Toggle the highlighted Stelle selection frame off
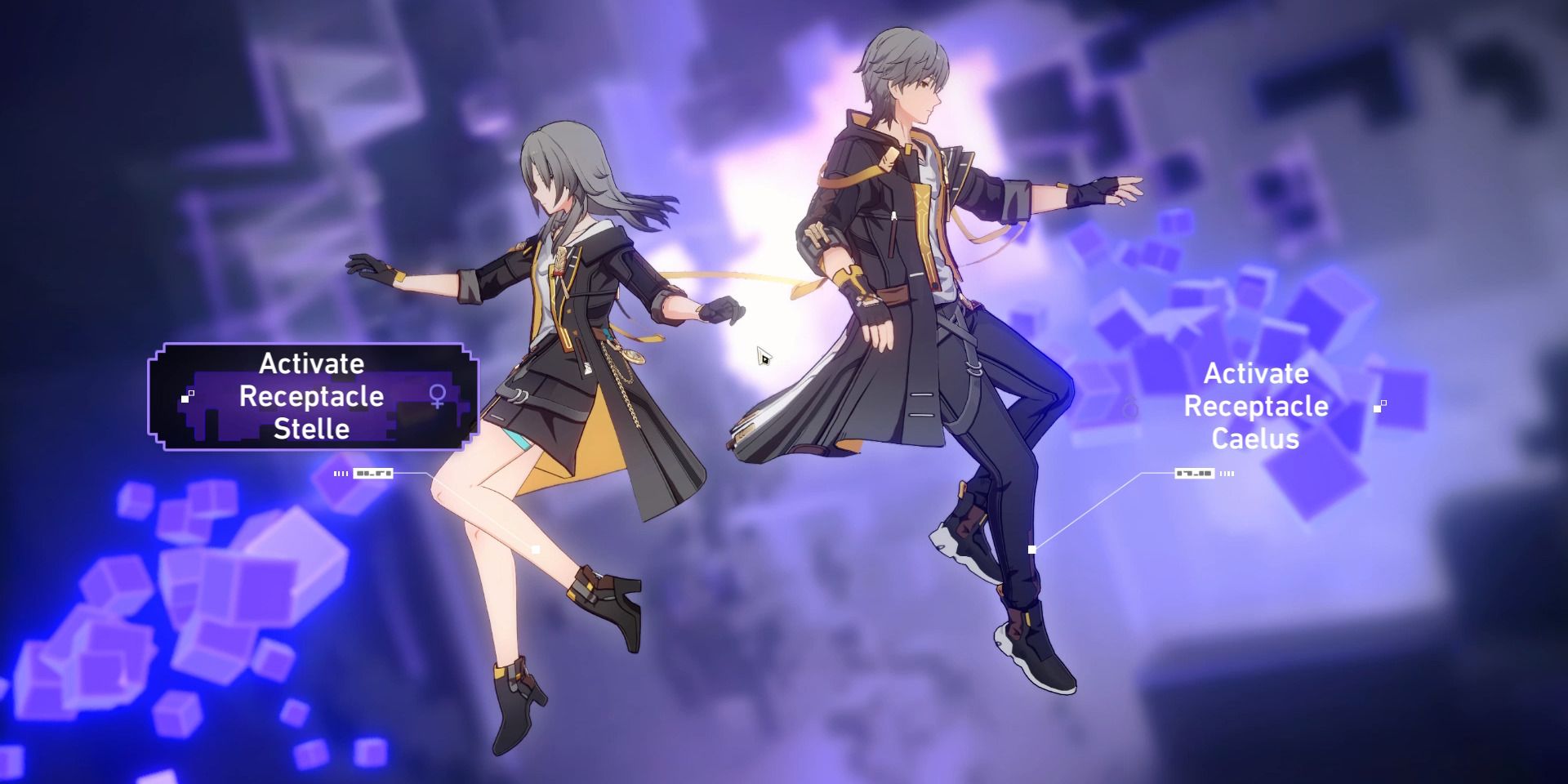This screenshot has height=784, width=1568. tap(313, 398)
